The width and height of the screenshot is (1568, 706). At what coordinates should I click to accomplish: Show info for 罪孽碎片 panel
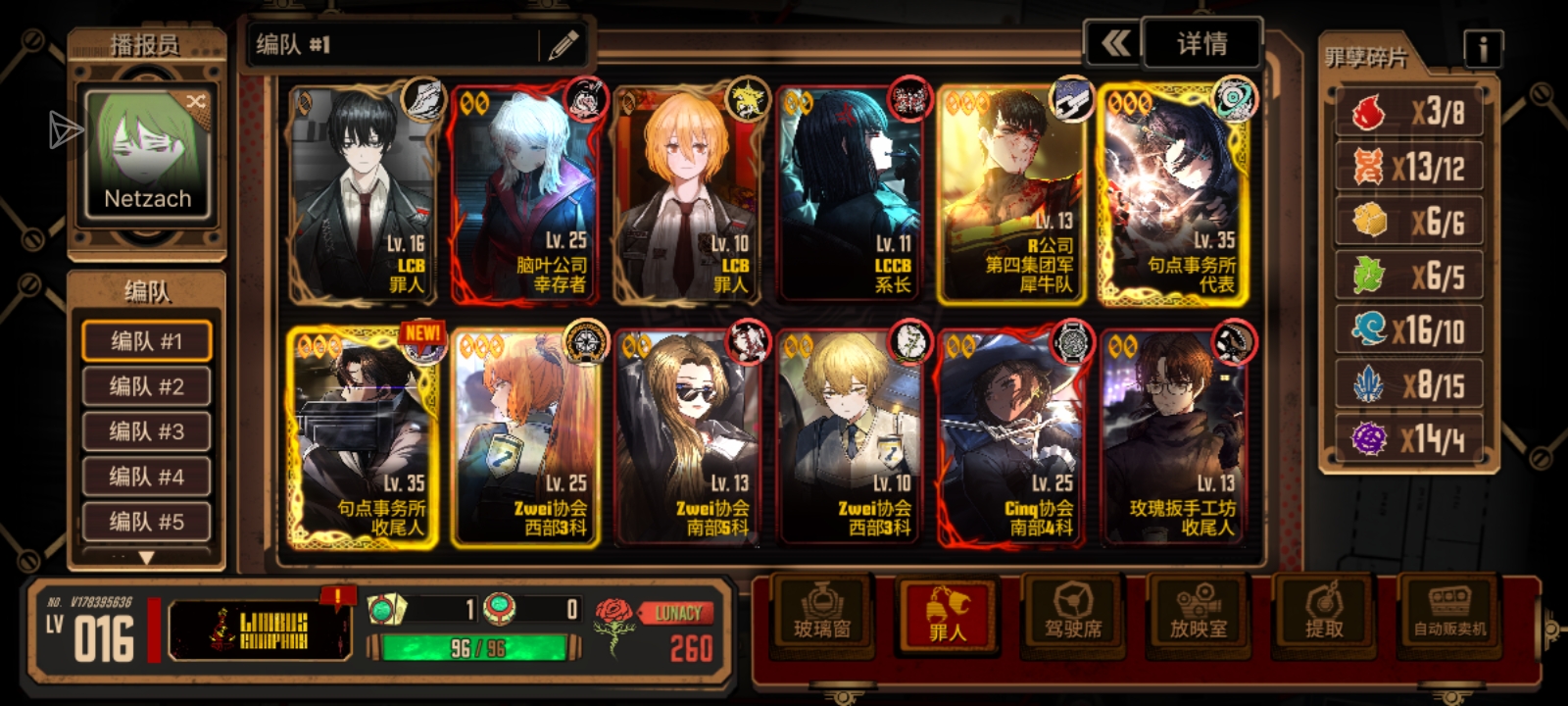[x=1483, y=48]
